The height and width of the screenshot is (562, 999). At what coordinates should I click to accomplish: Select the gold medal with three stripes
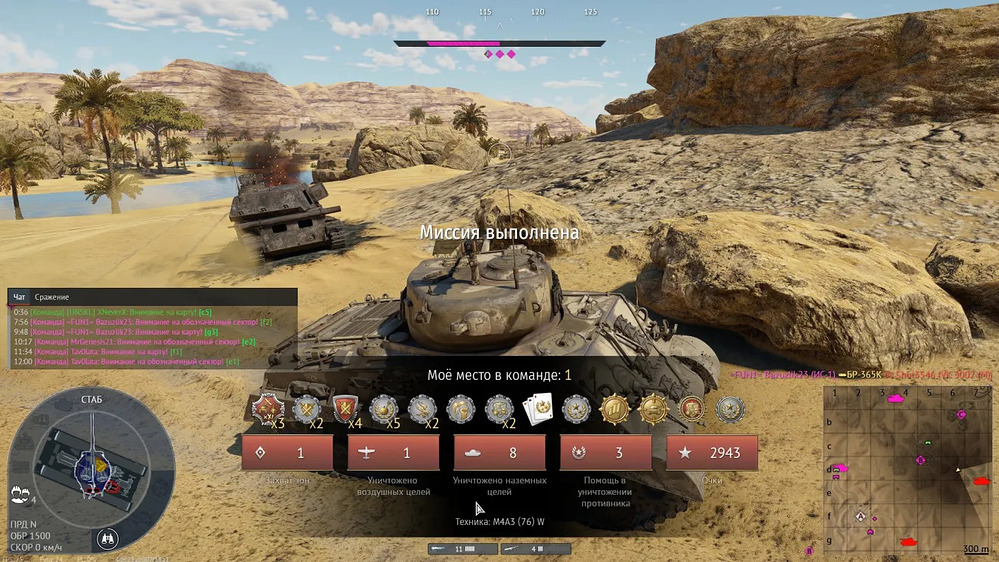coord(614,408)
